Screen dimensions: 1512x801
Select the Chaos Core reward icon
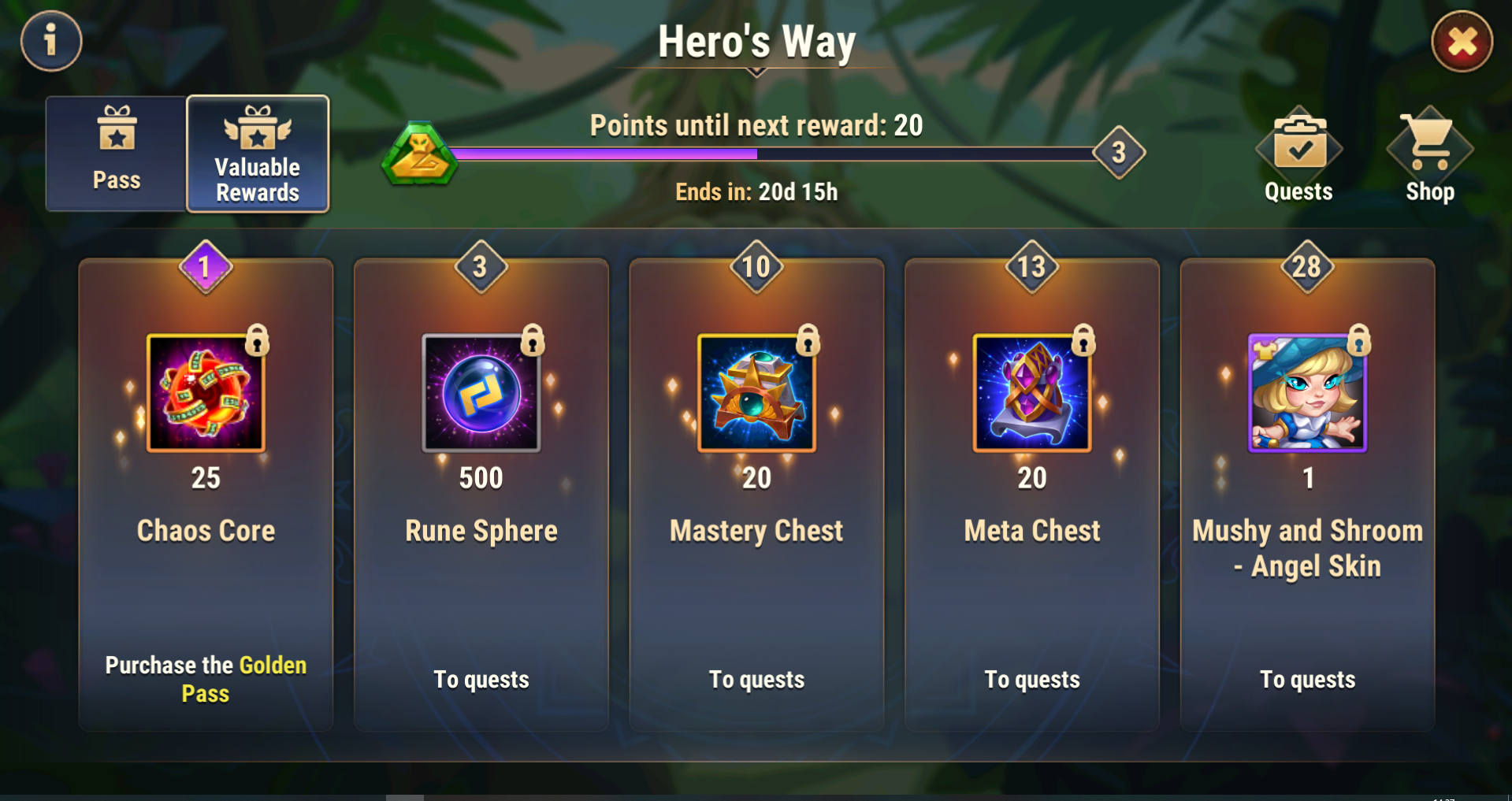point(206,392)
